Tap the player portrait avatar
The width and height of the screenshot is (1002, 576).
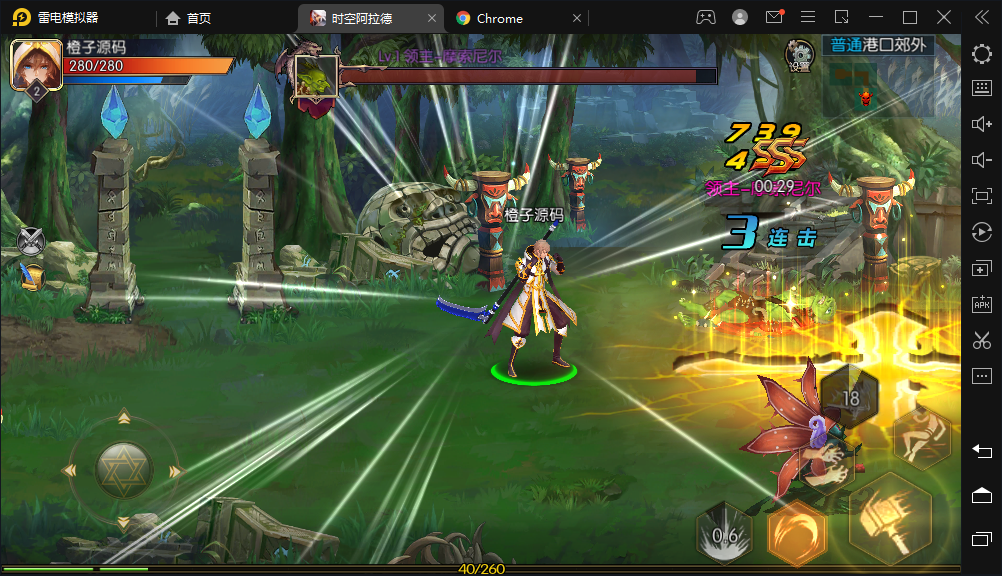tap(36, 65)
